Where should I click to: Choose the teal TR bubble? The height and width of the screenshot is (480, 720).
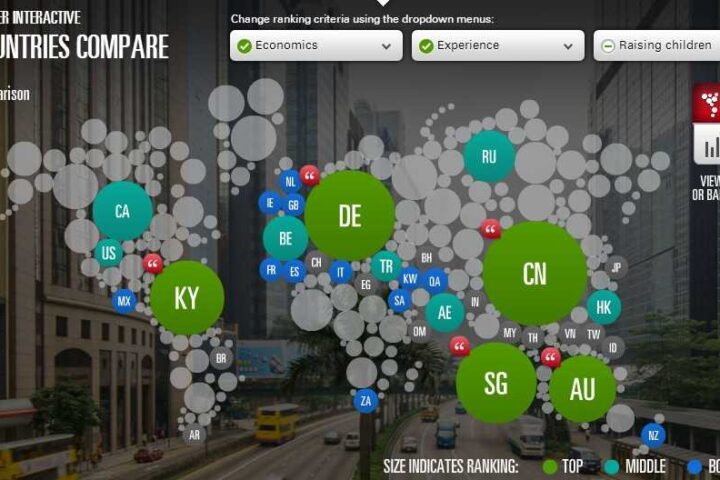386,266
